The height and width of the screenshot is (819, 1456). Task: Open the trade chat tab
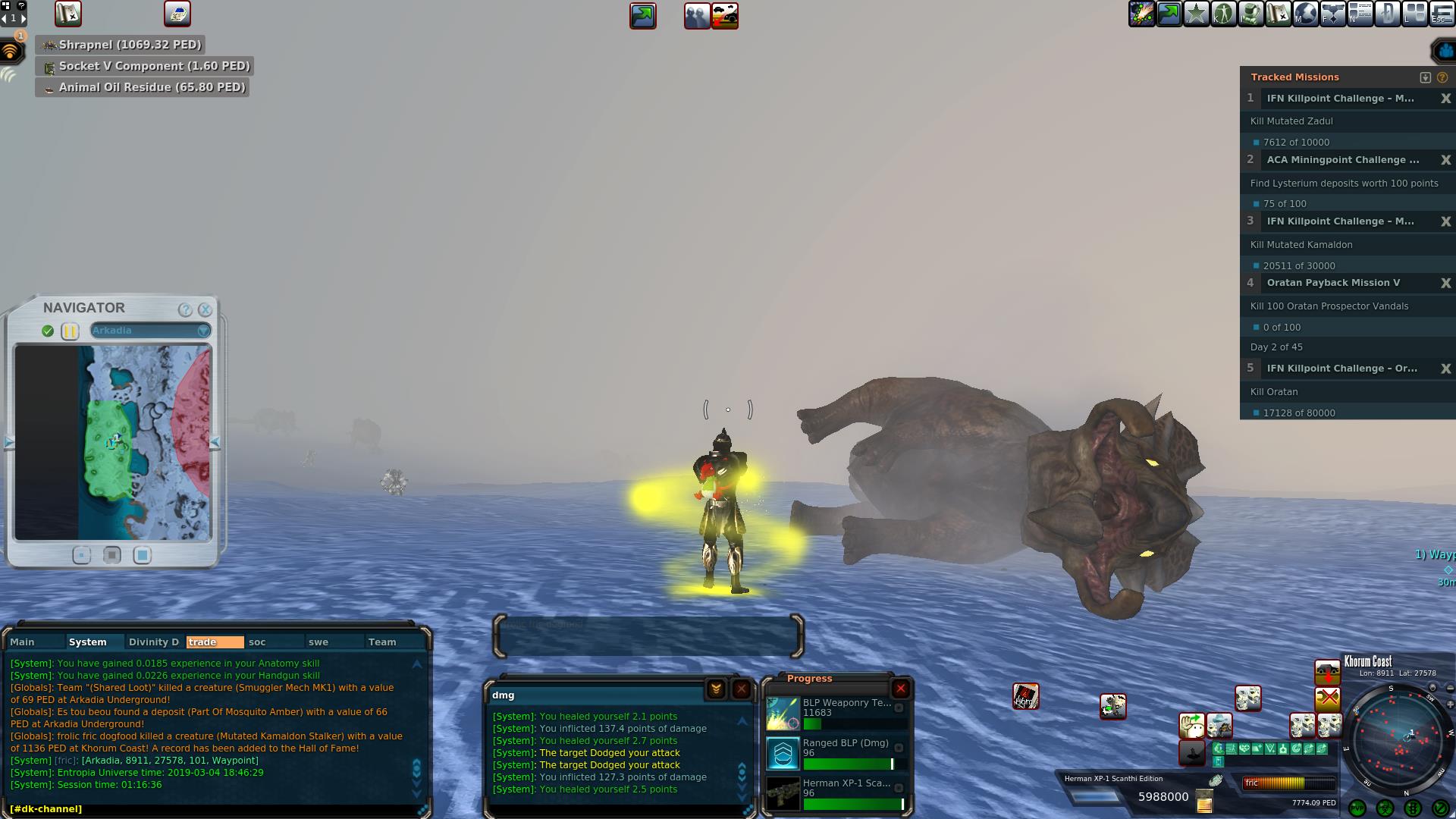click(215, 642)
